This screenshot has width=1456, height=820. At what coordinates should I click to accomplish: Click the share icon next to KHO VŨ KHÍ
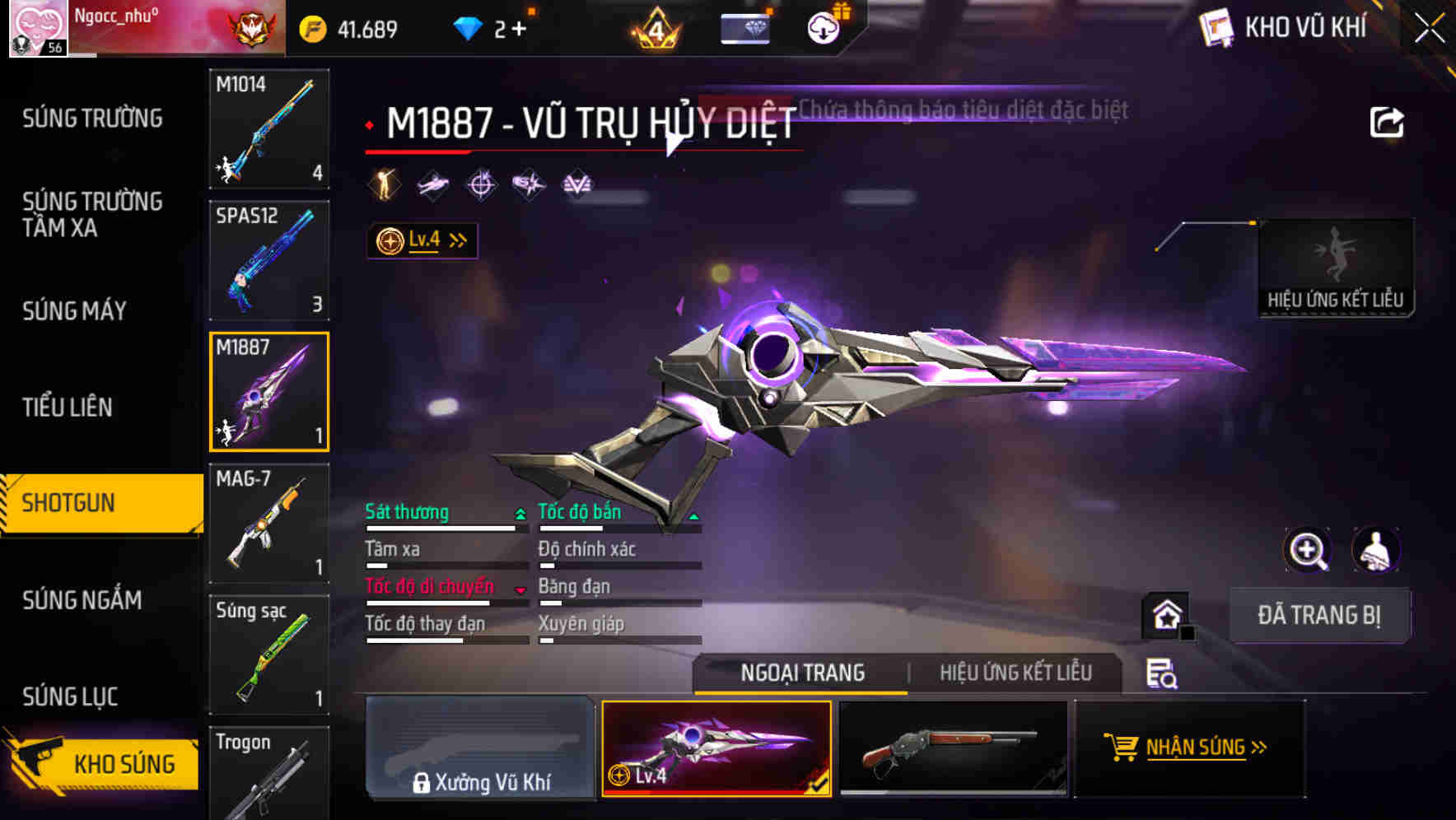pyautogui.click(x=1388, y=120)
